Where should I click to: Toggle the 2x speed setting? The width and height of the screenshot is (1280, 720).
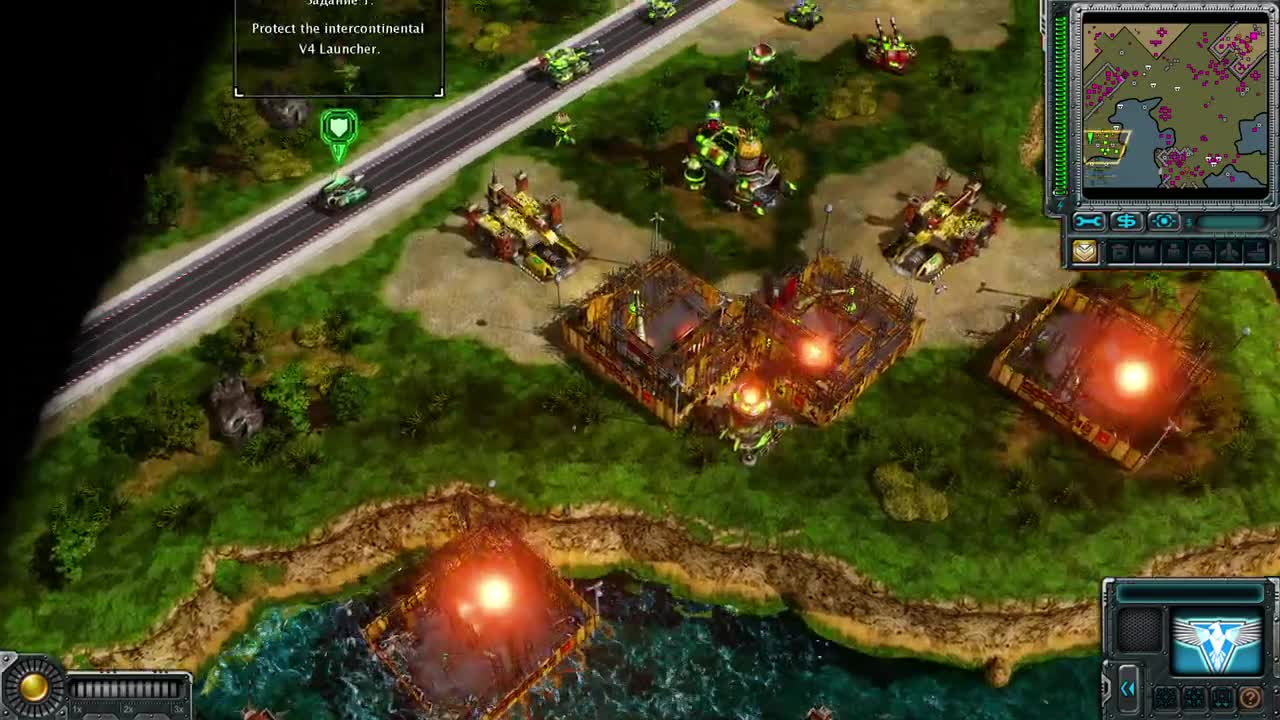coord(128,710)
